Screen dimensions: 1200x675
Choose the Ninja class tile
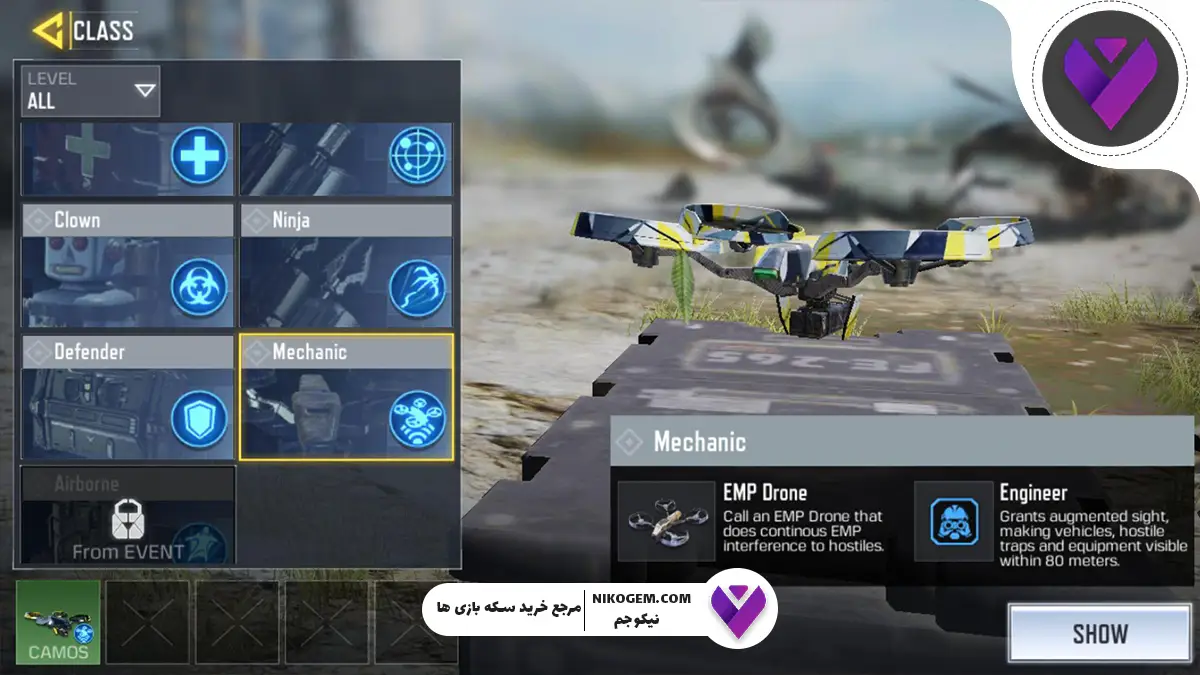[346, 265]
